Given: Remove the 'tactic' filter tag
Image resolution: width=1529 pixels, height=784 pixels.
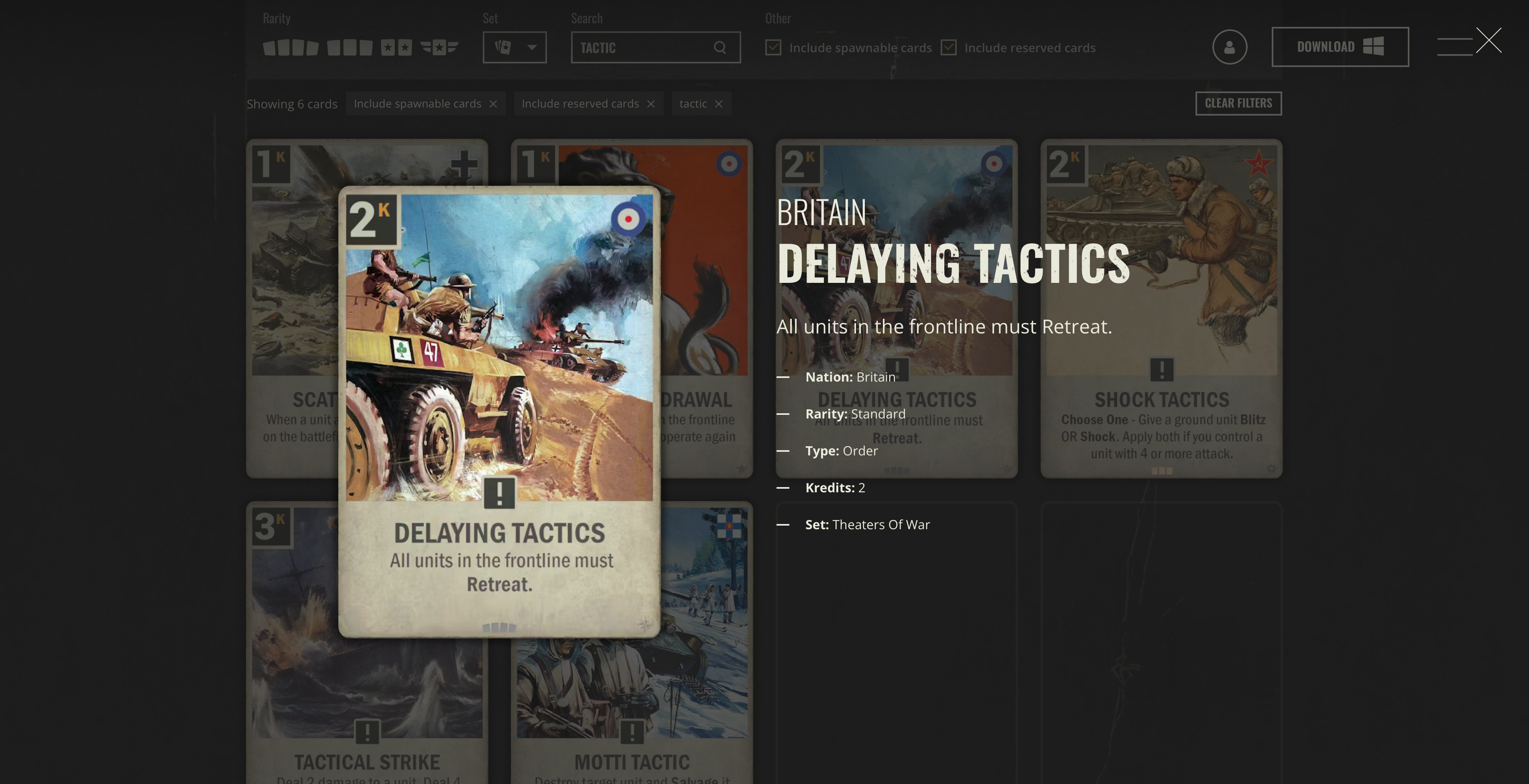Looking at the screenshot, I should [x=719, y=104].
